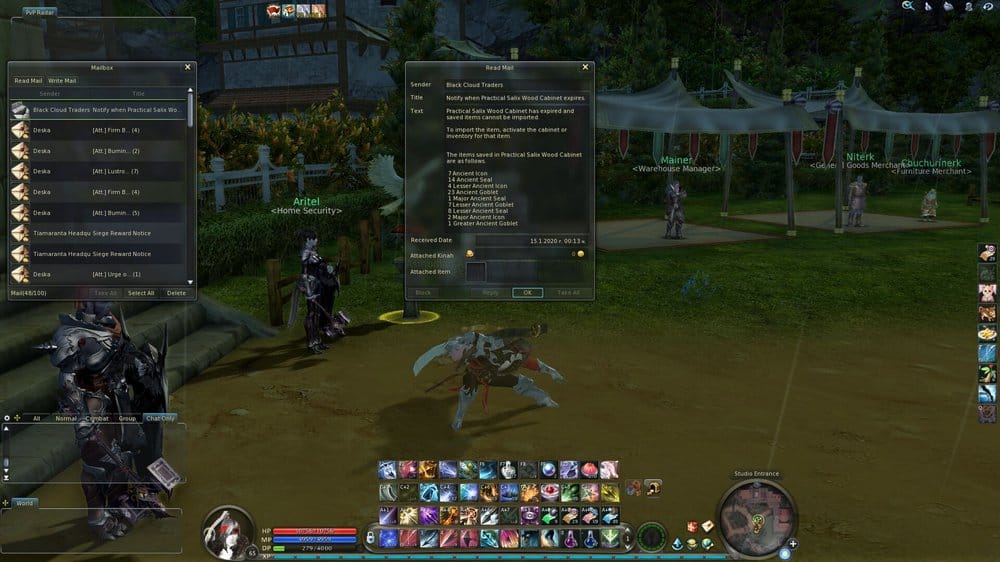Open the search magnifier icon in the top bar

point(908,6)
